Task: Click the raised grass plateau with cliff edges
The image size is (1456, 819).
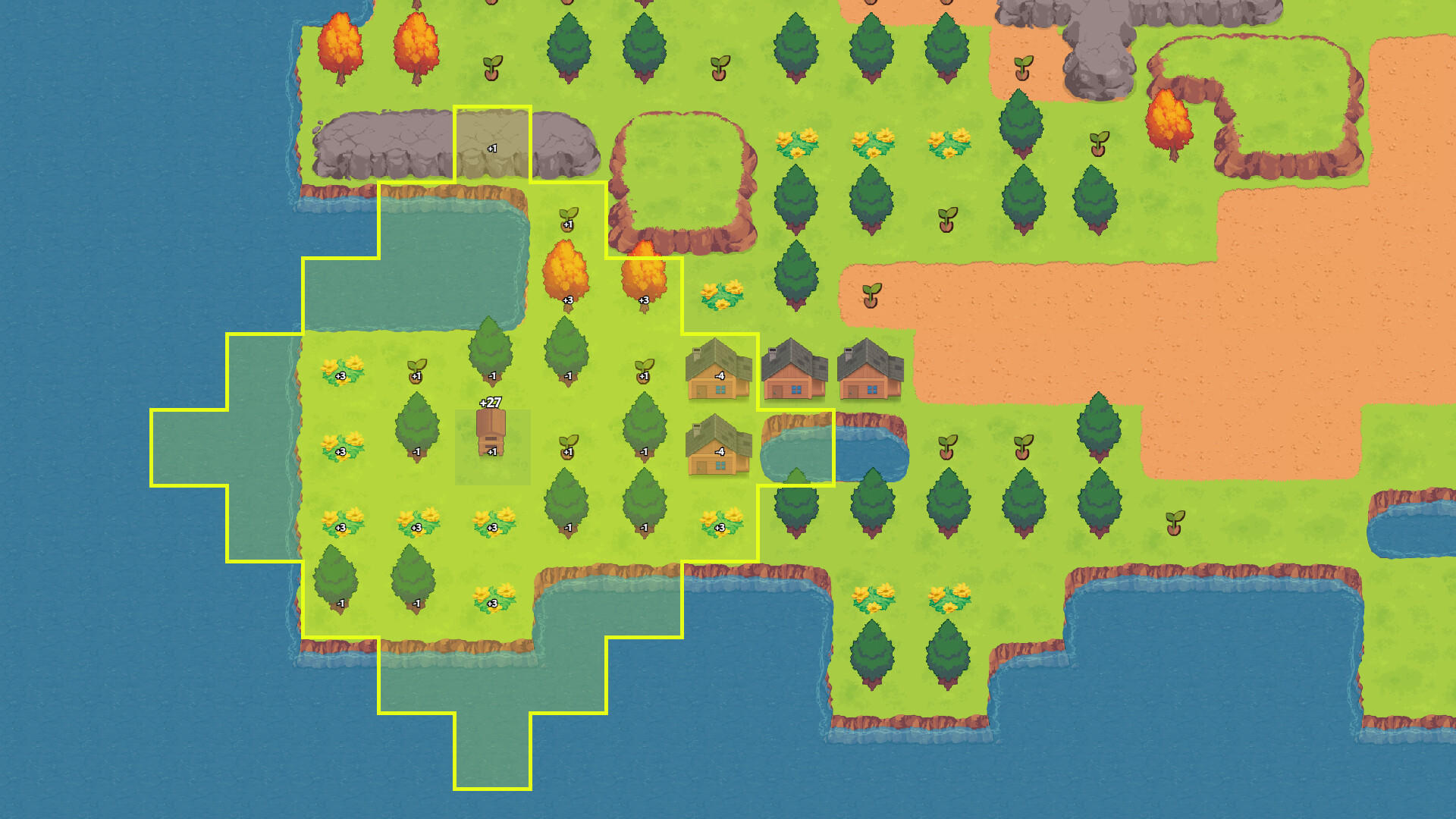Action: click(682, 174)
